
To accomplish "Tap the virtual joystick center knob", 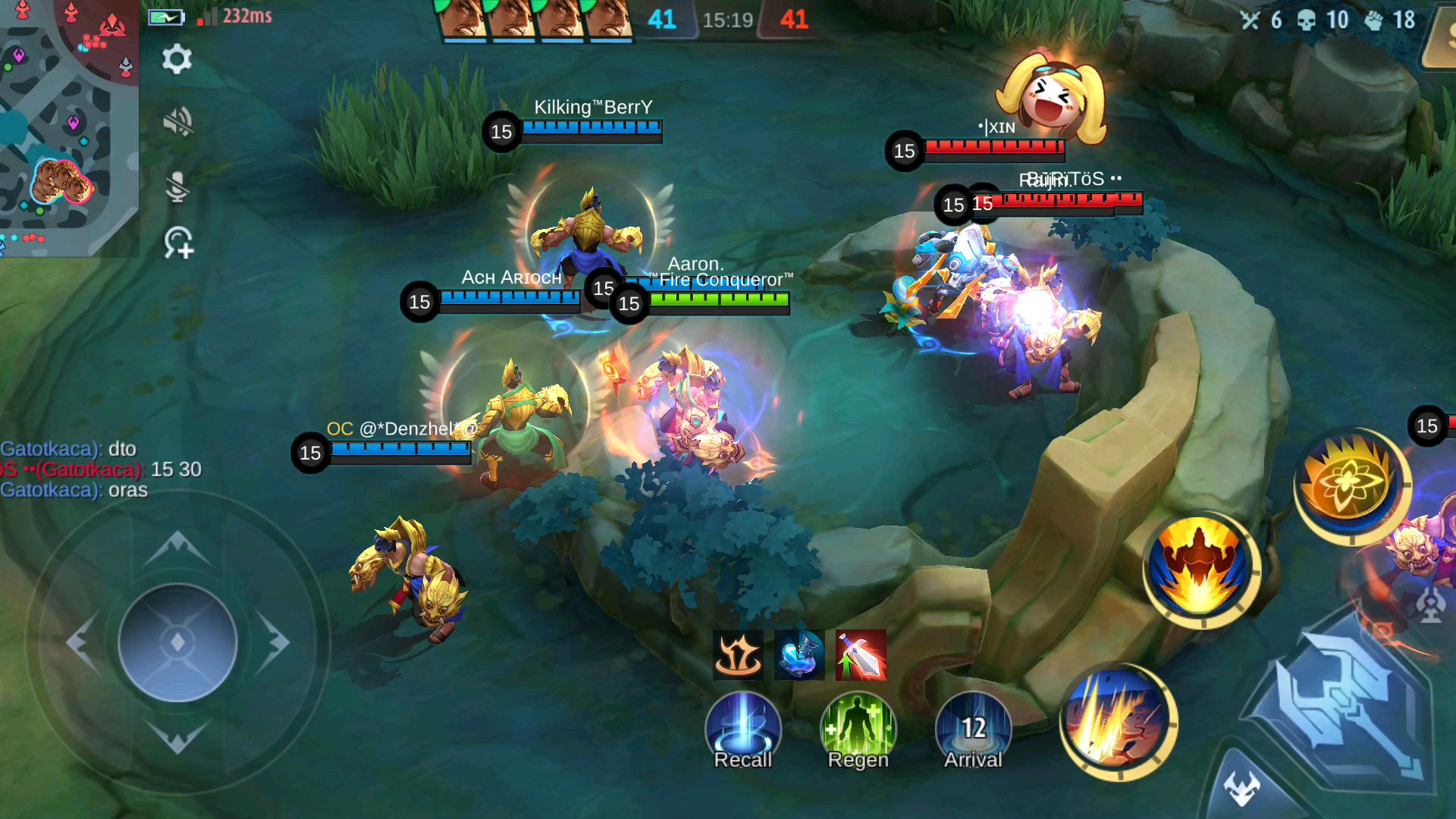I will click(x=177, y=642).
